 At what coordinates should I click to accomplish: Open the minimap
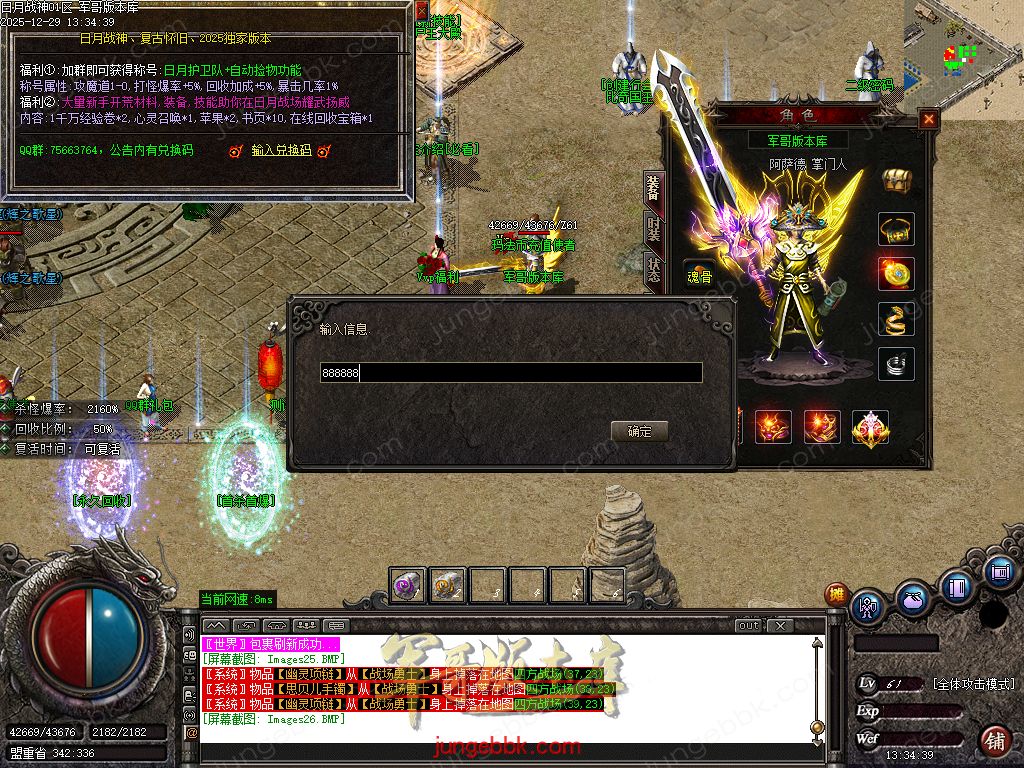[x=964, y=50]
